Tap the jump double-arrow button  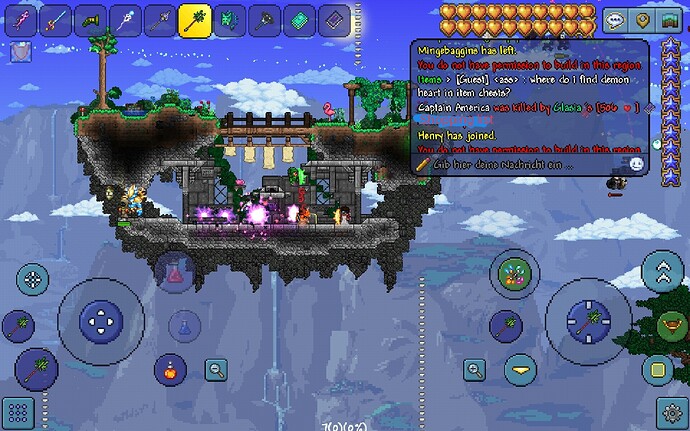coord(662,272)
